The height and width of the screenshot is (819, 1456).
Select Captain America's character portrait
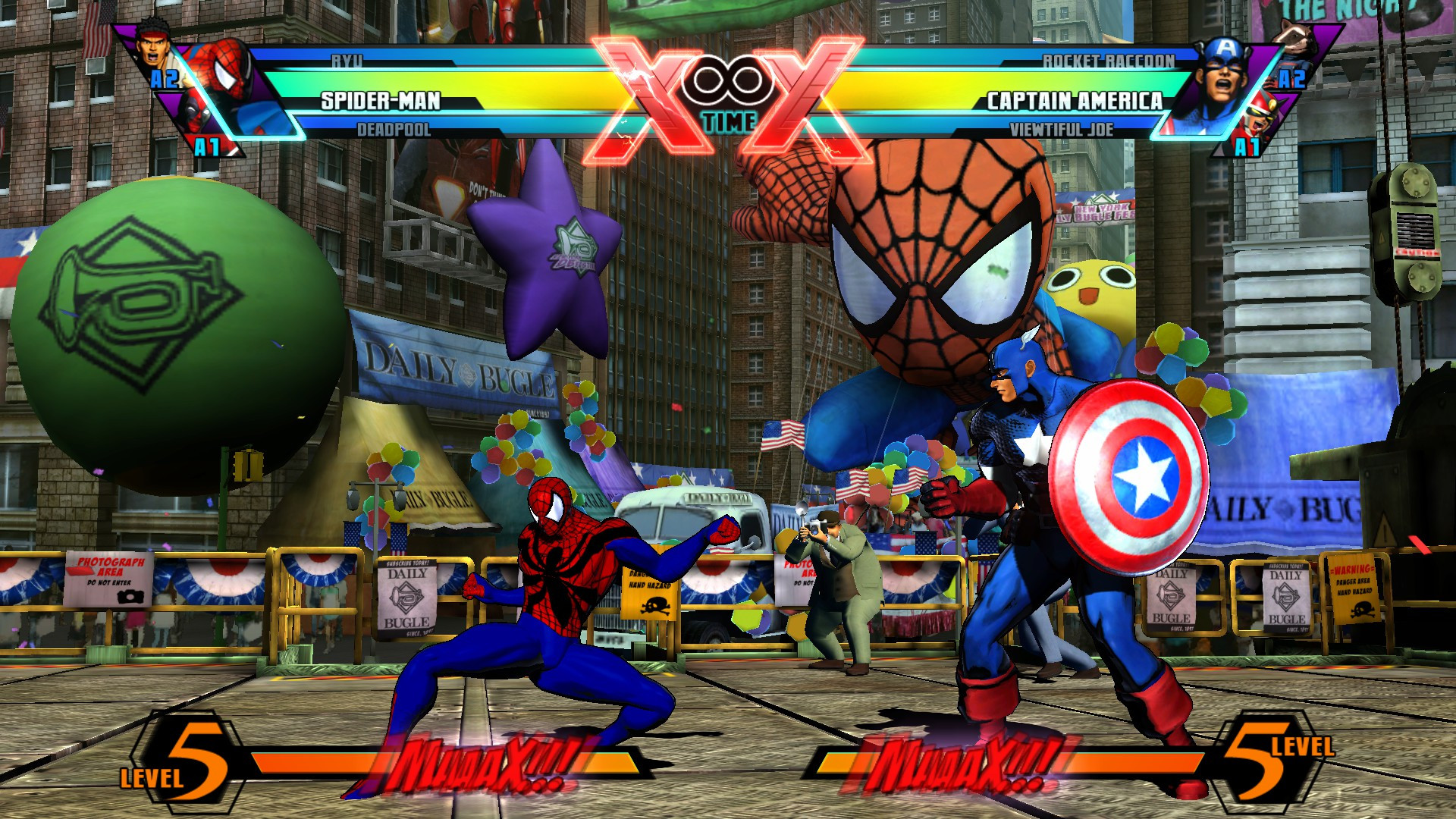coord(1222,71)
